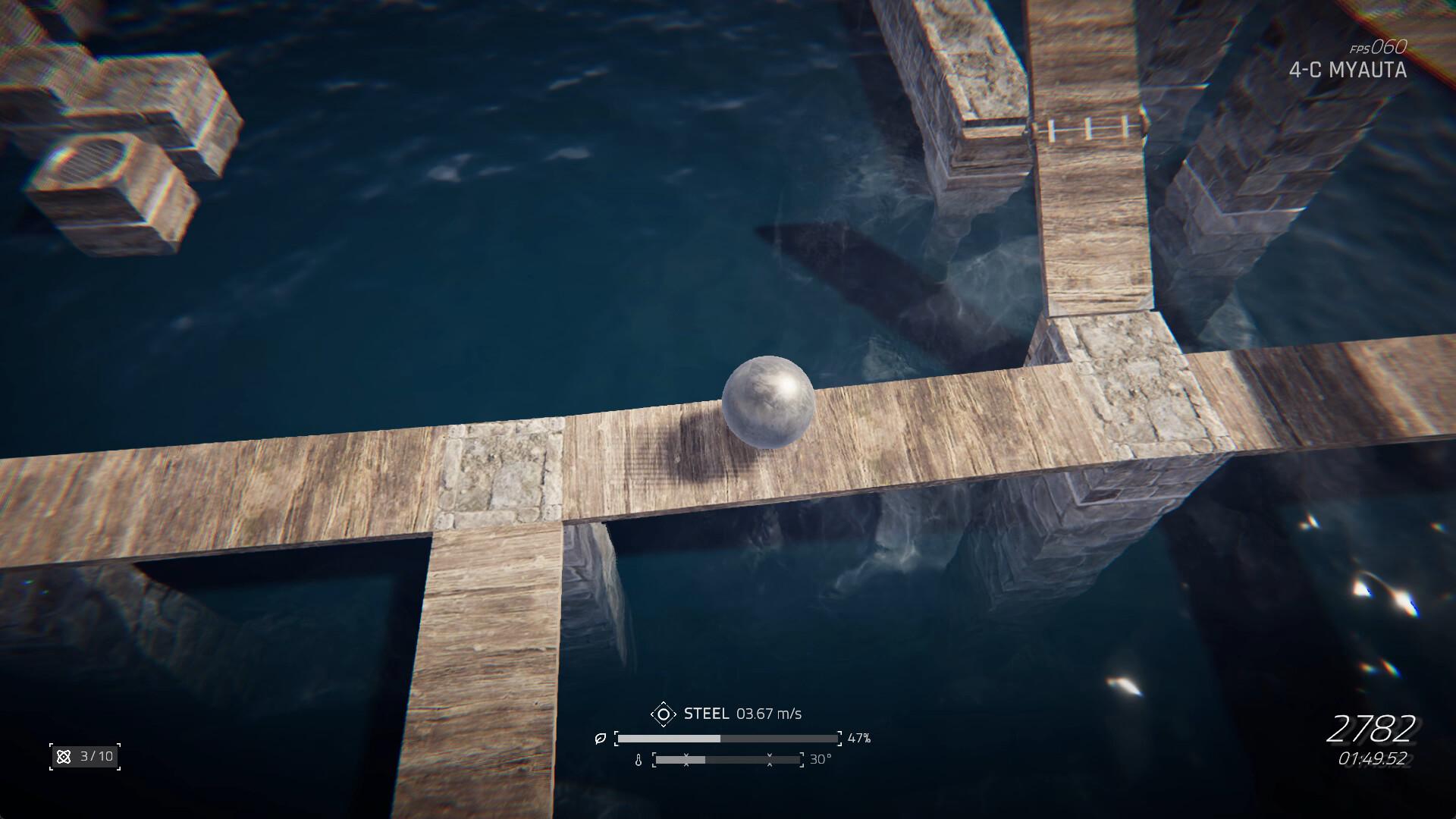Toggle the temperature gauge readout

click(821, 761)
